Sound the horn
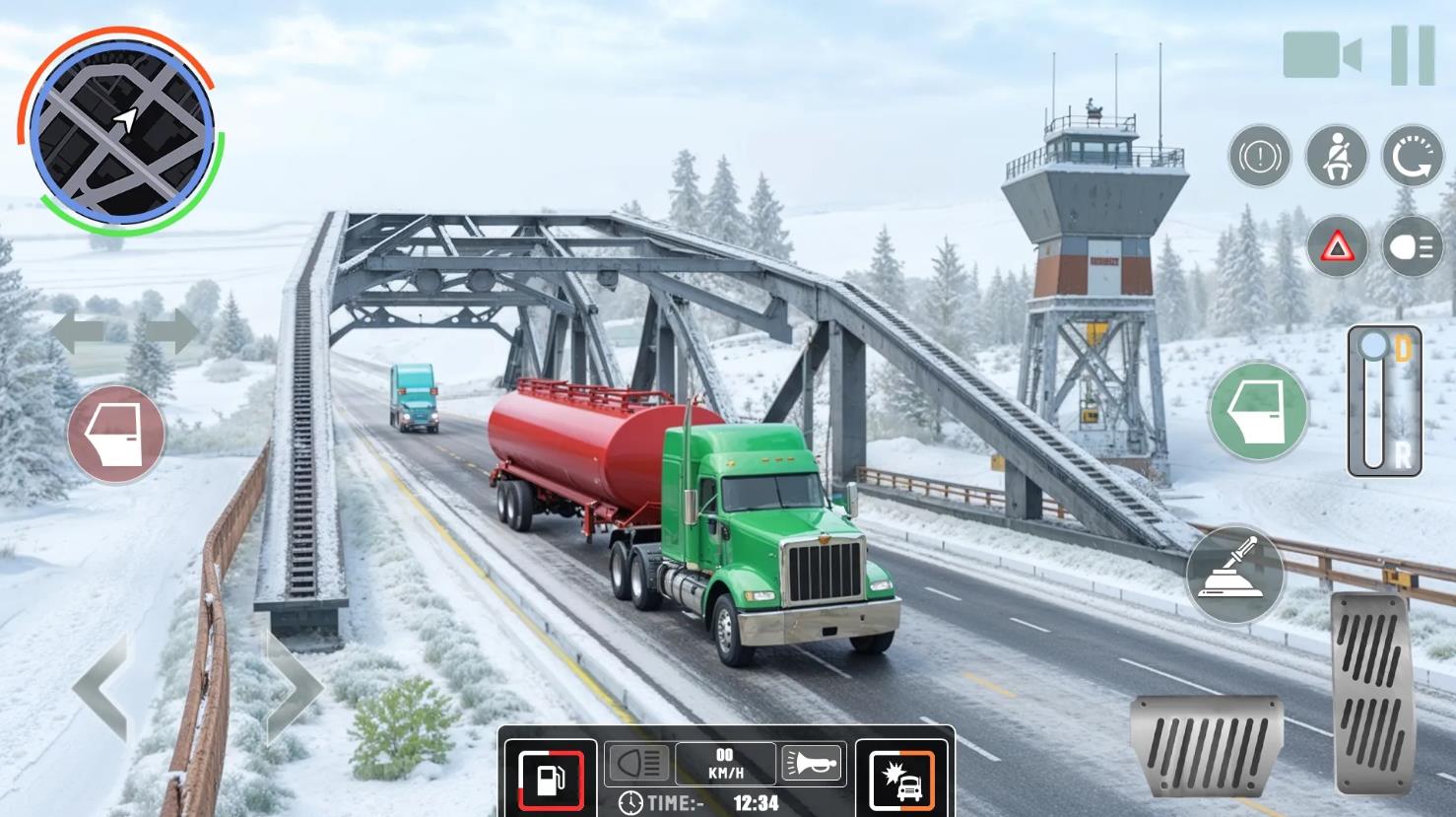Image resolution: width=1456 pixels, height=817 pixels. pyautogui.click(x=813, y=764)
